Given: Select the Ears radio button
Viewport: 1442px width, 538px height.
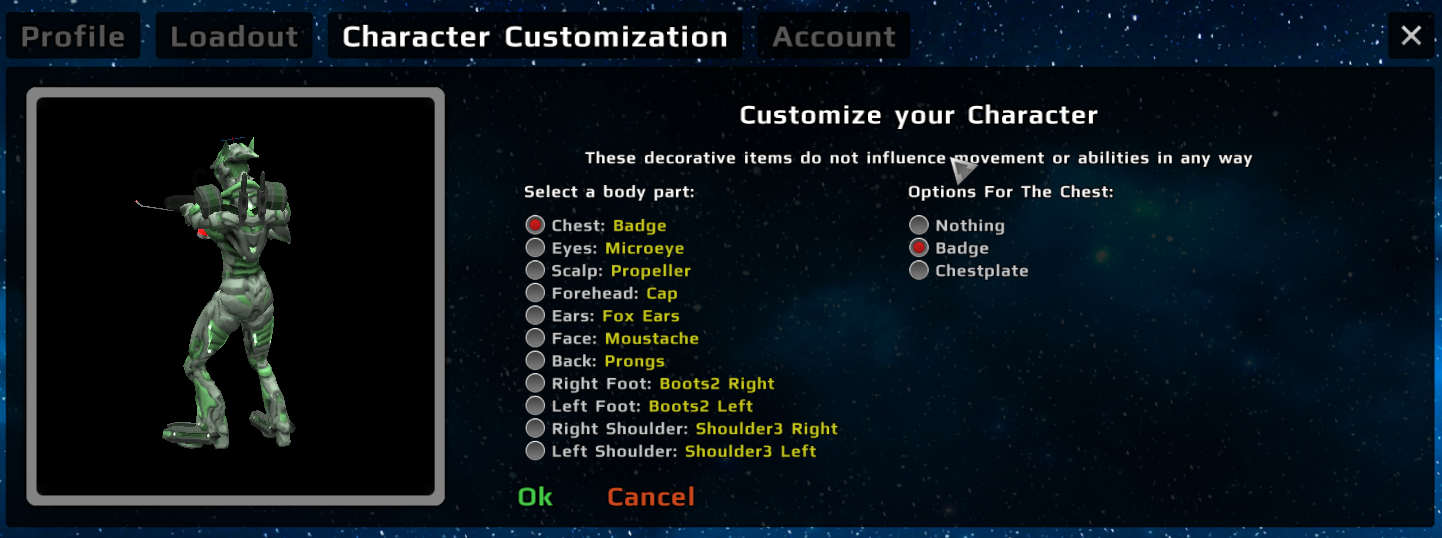Looking at the screenshot, I should point(536,316).
